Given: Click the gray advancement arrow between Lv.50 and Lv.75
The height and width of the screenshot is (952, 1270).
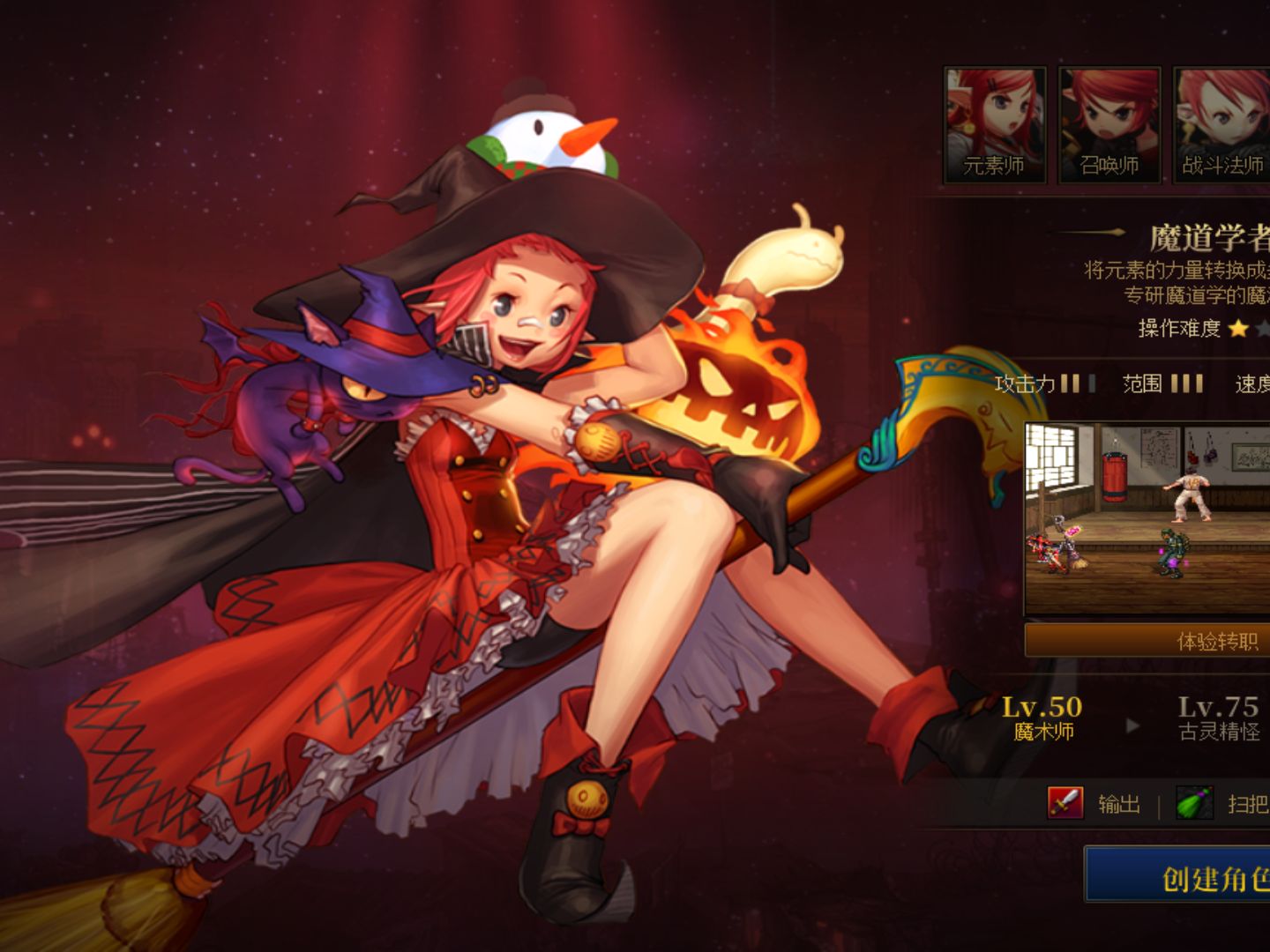Looking at the screenshot, I should click(x=1132, y=723).
